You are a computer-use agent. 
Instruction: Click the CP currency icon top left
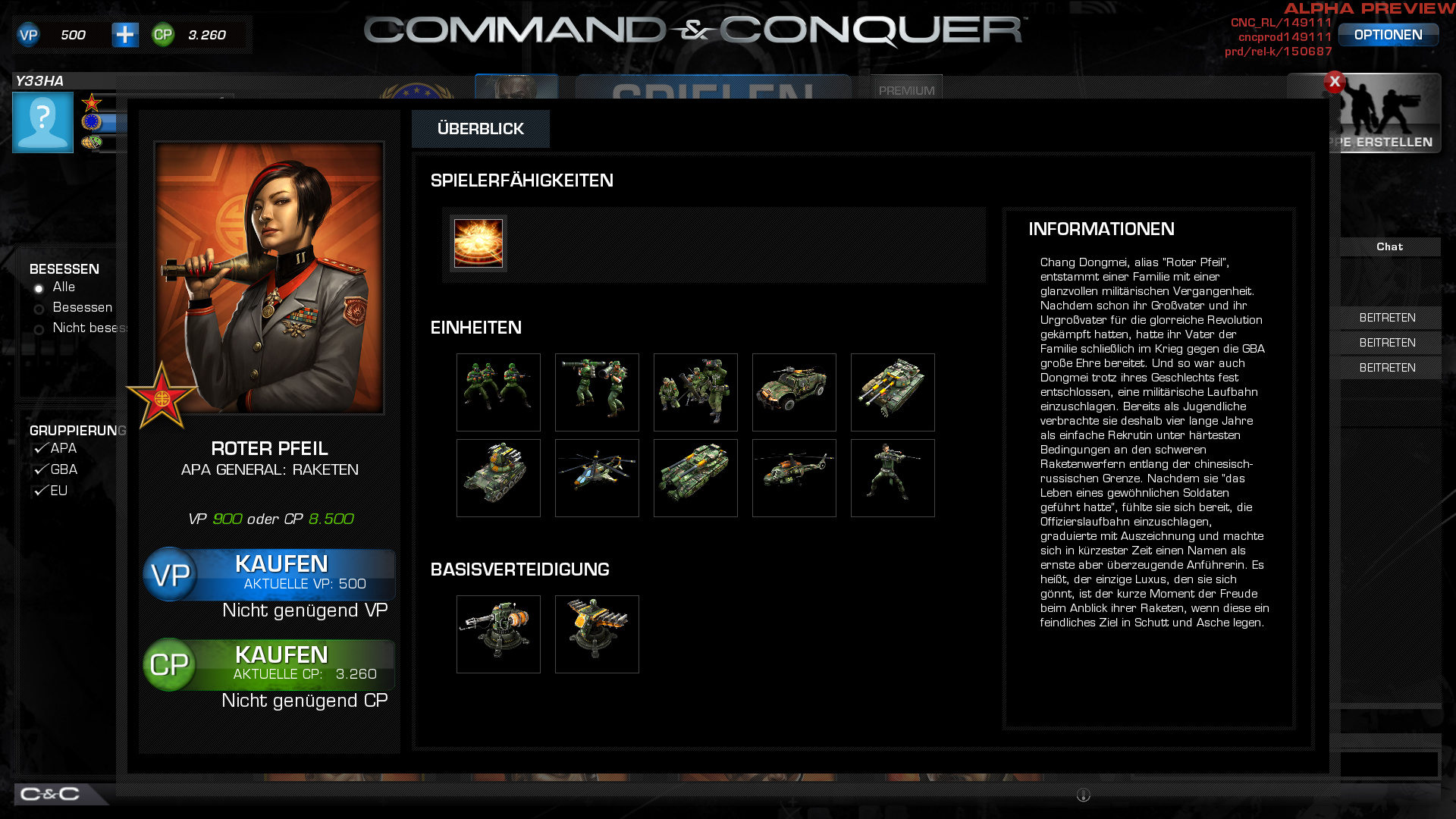pos(162,34)
